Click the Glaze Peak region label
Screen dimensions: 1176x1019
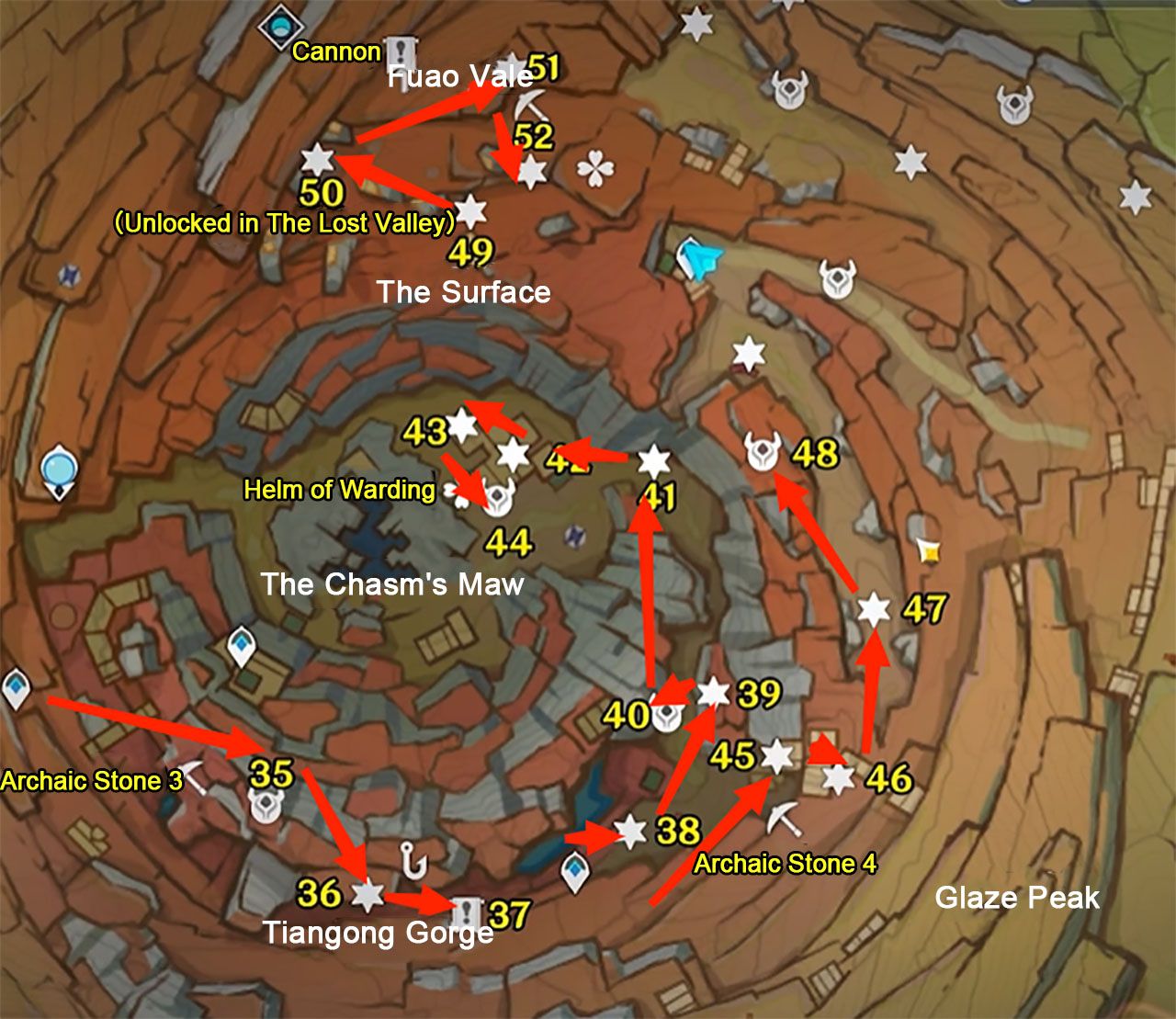coord(1017,899)
